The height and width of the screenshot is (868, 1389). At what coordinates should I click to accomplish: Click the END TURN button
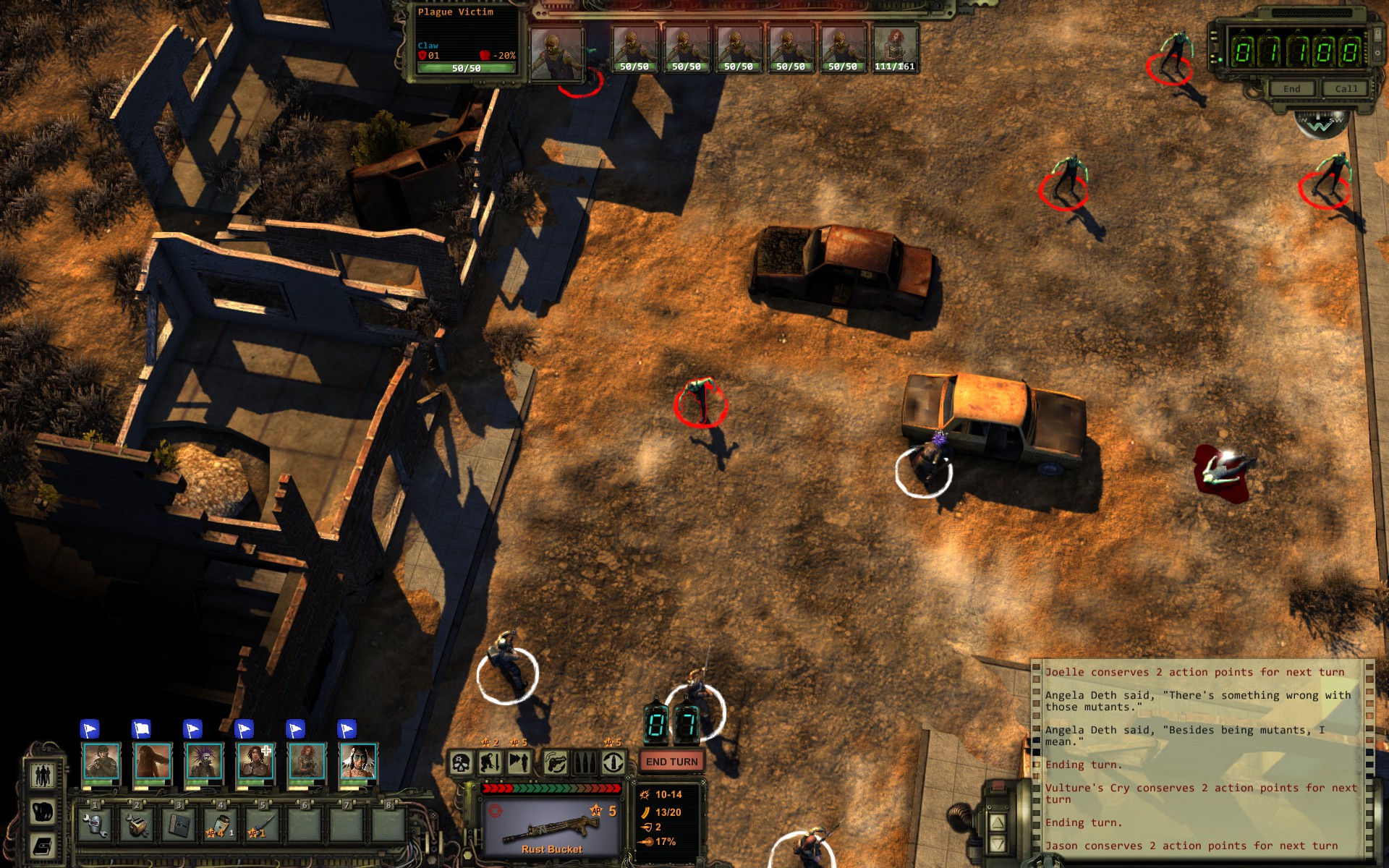pyautogui.click(x=671, y=762)
